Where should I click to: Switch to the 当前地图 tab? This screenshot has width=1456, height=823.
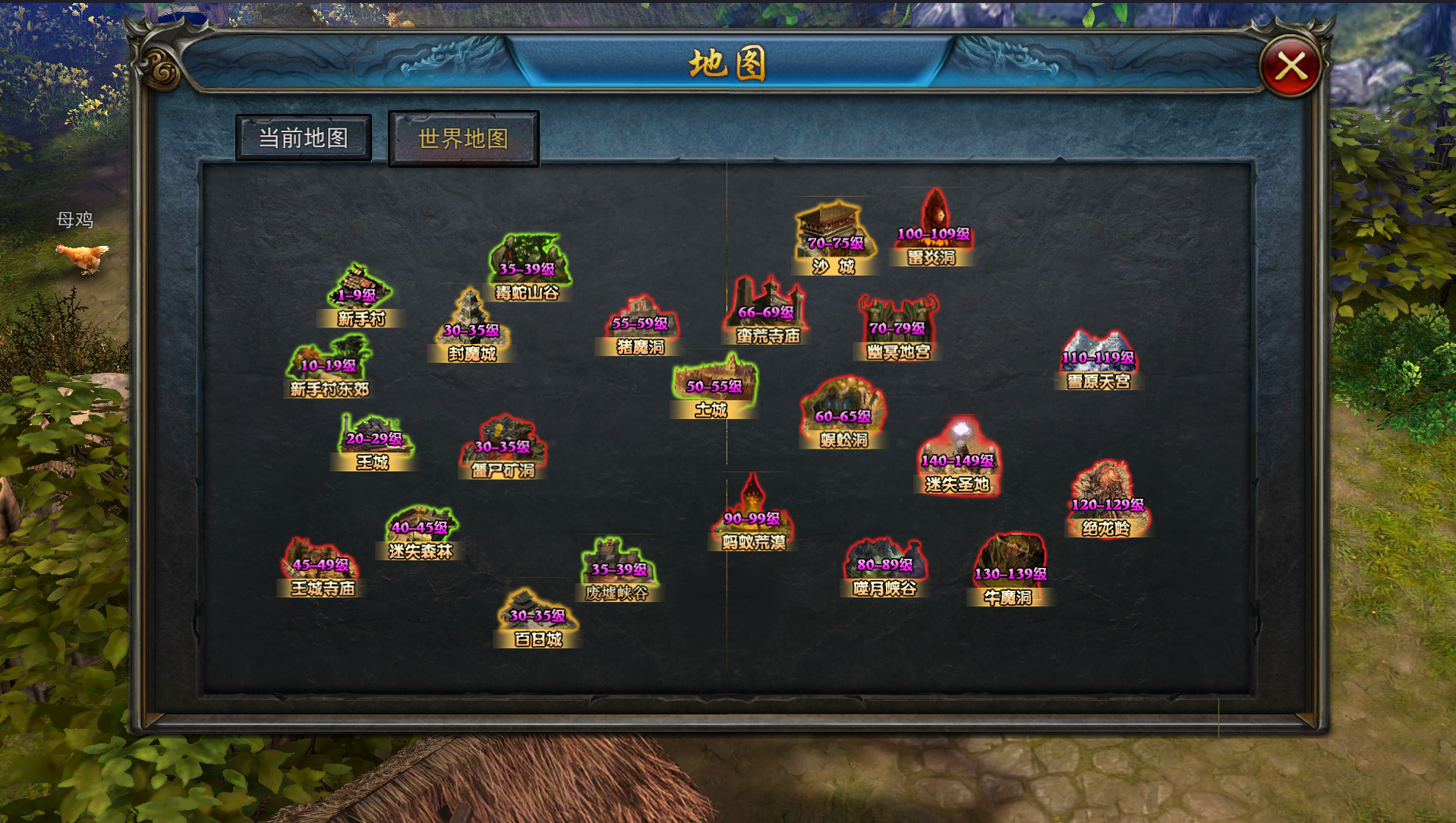point(304,138)
